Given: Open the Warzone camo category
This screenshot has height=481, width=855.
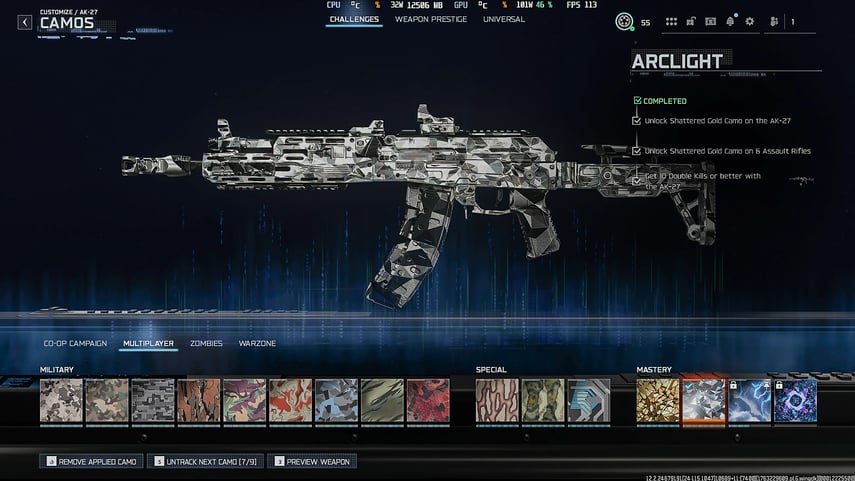Looking at the screenshot, I should point(257,343).
